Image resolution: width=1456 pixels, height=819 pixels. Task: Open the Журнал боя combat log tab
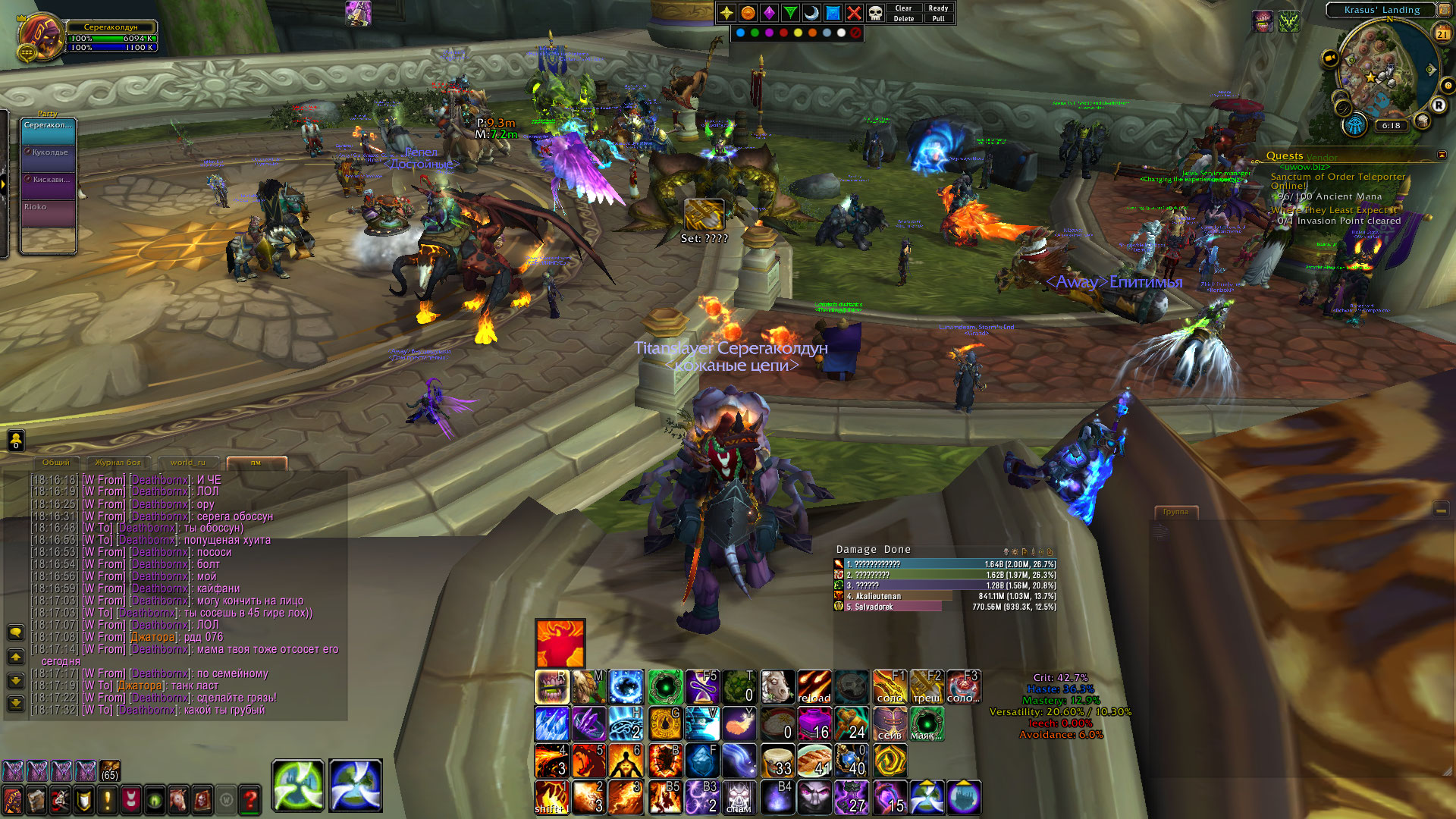pyautogui.click(x=118, y=463)
